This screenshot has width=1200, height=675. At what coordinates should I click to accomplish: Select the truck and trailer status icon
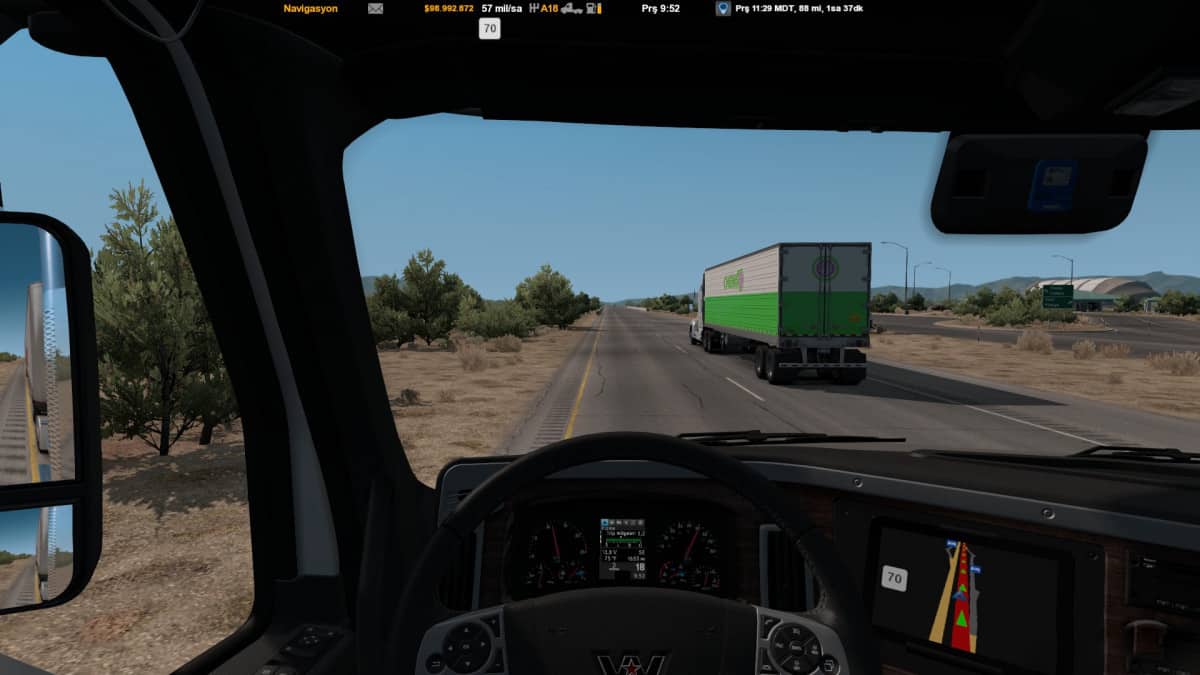click(571, 8)
